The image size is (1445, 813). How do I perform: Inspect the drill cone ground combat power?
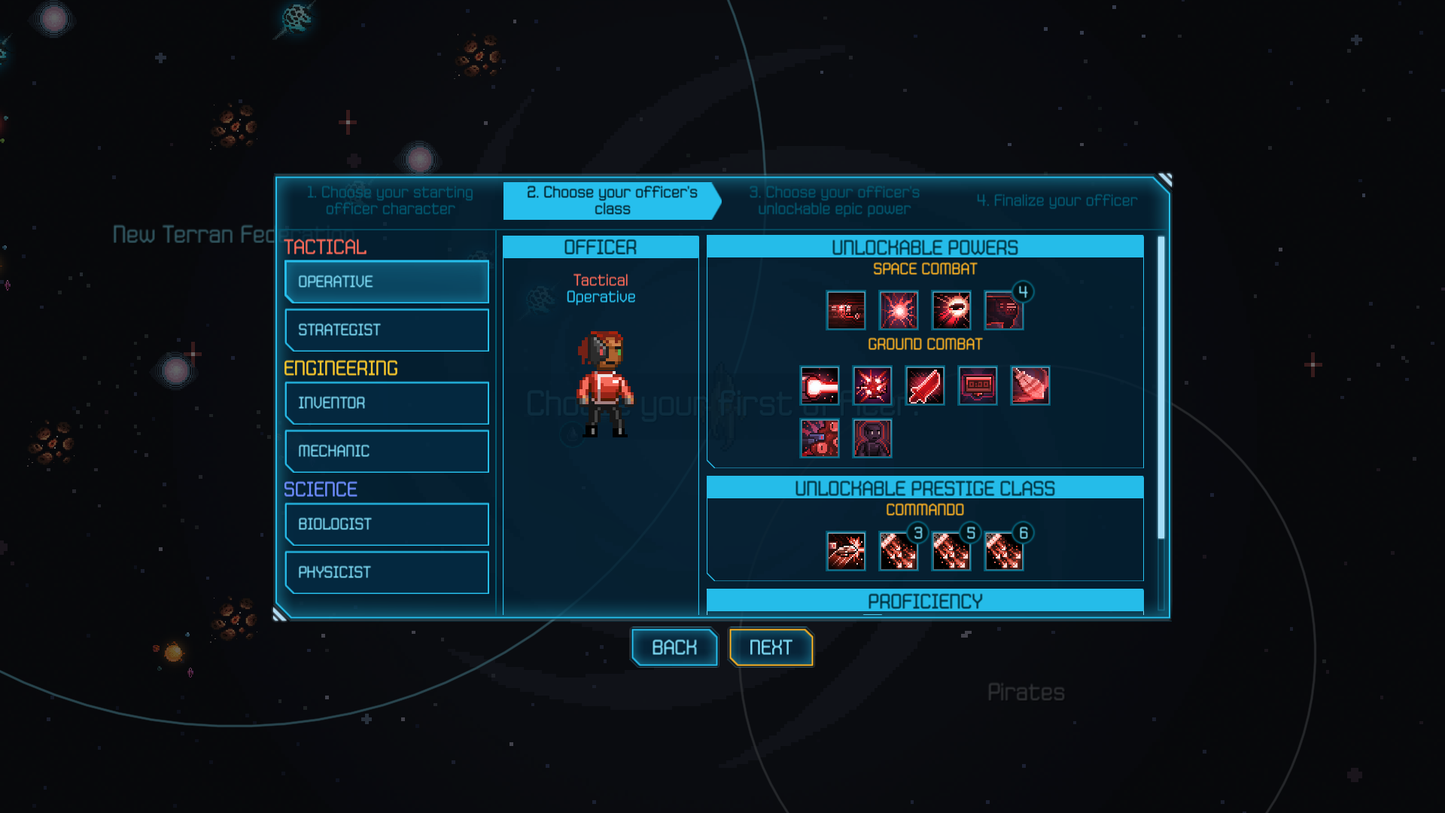[1030, 386]
